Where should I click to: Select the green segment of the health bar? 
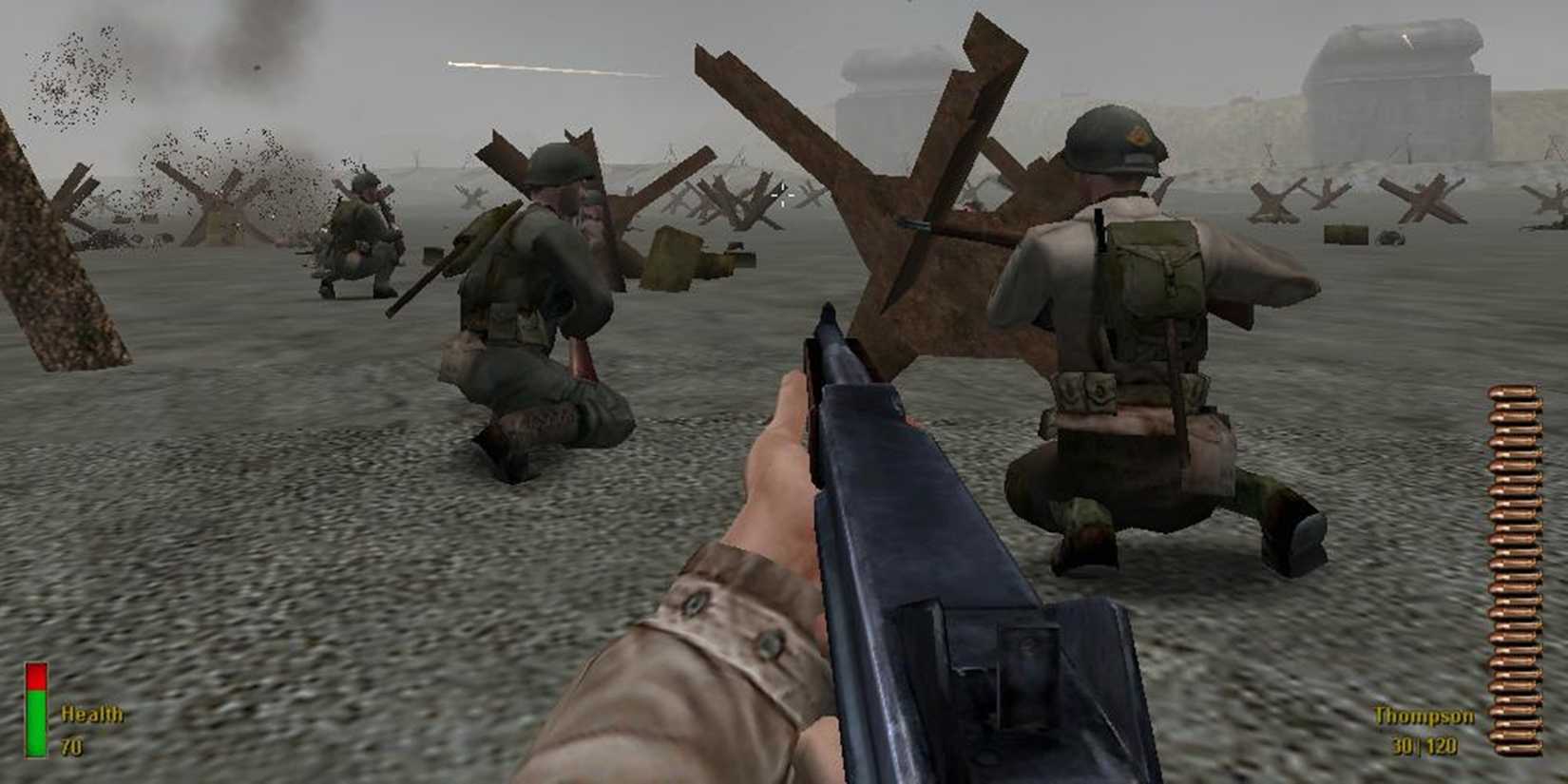[x=35, y=722]
